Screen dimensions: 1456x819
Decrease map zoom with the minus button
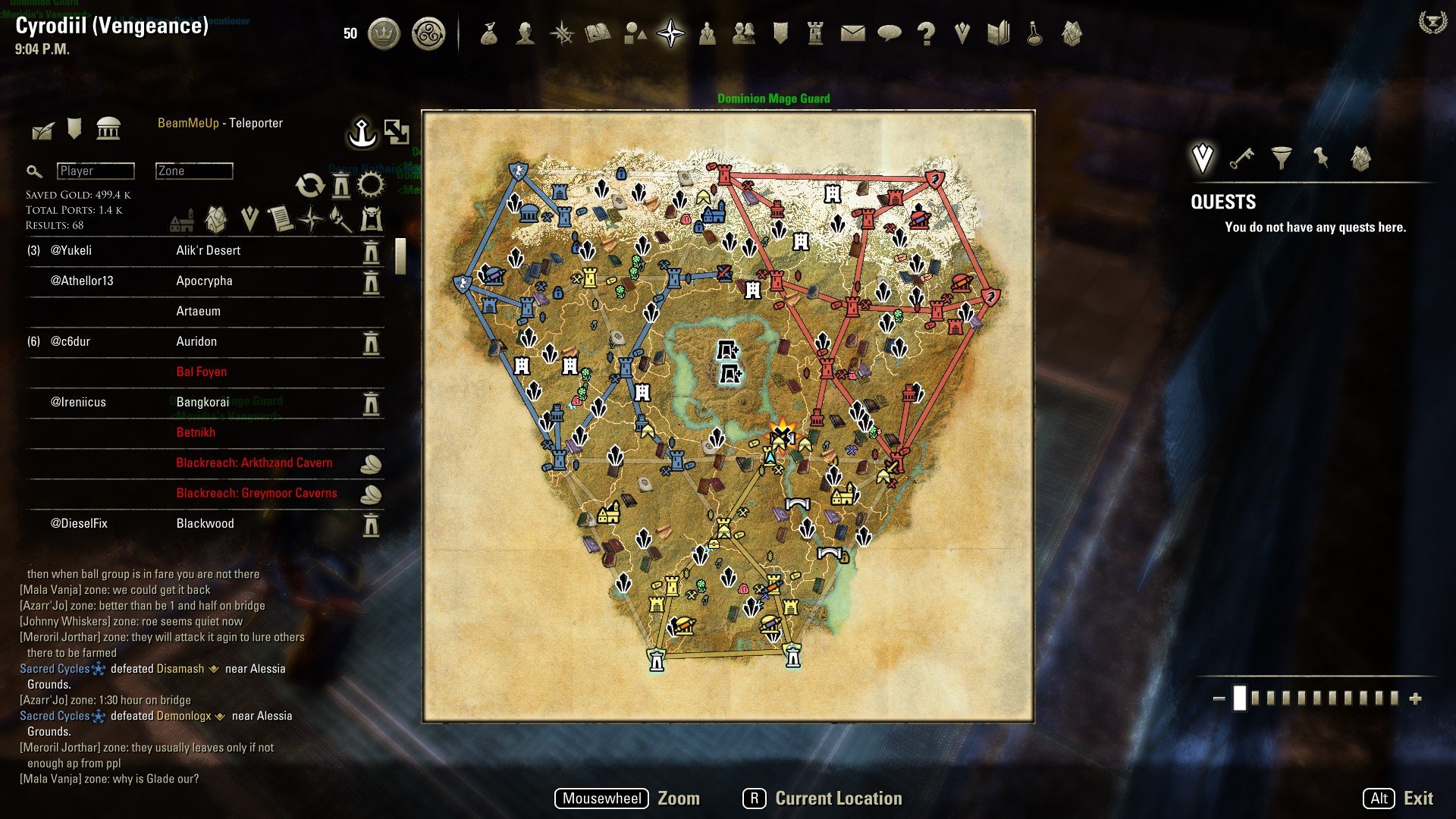point(1219,698)
